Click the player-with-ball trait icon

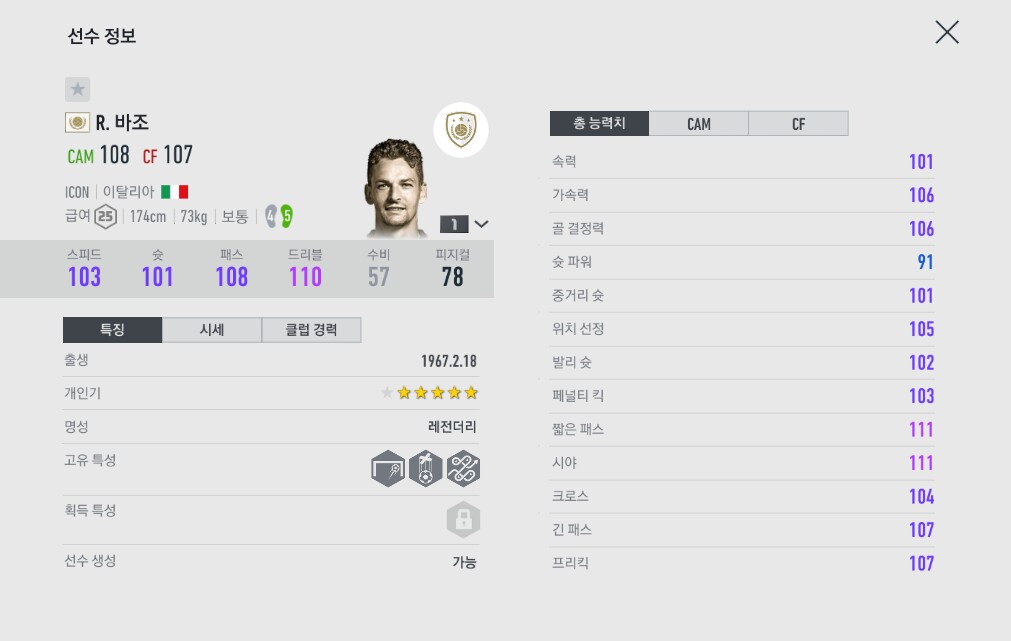pyautogui.click(x=426, y=468)
